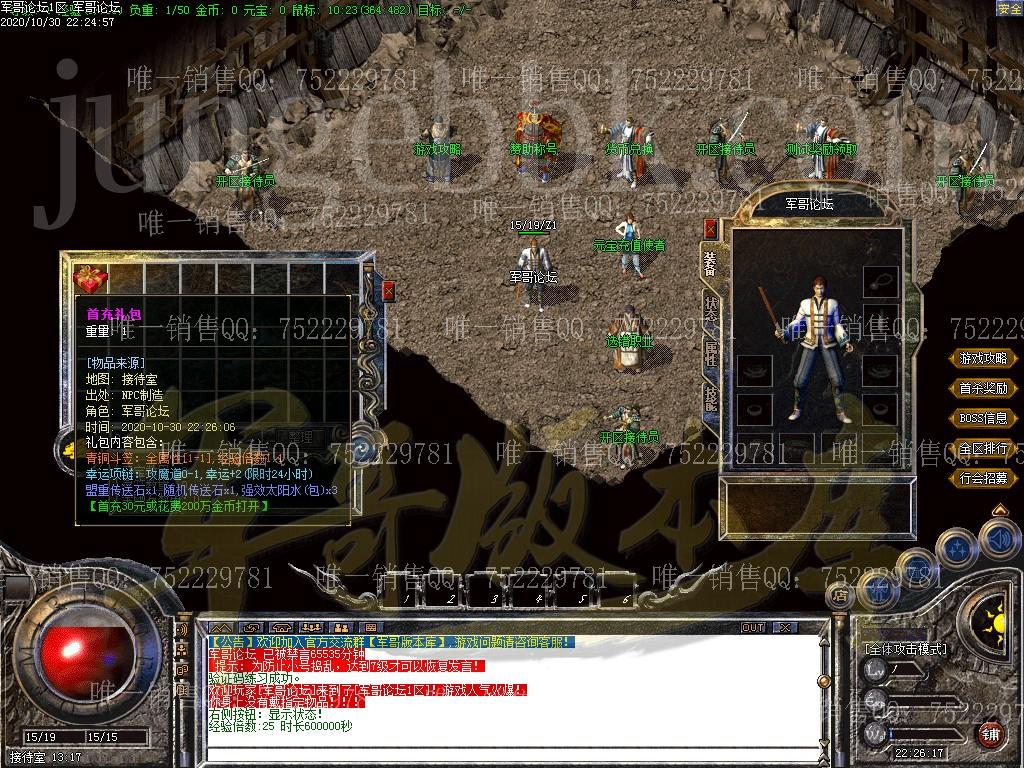Open the 游戏攻略 game guide
Screen dimensions: 1024x768
[x=983, y=358]
